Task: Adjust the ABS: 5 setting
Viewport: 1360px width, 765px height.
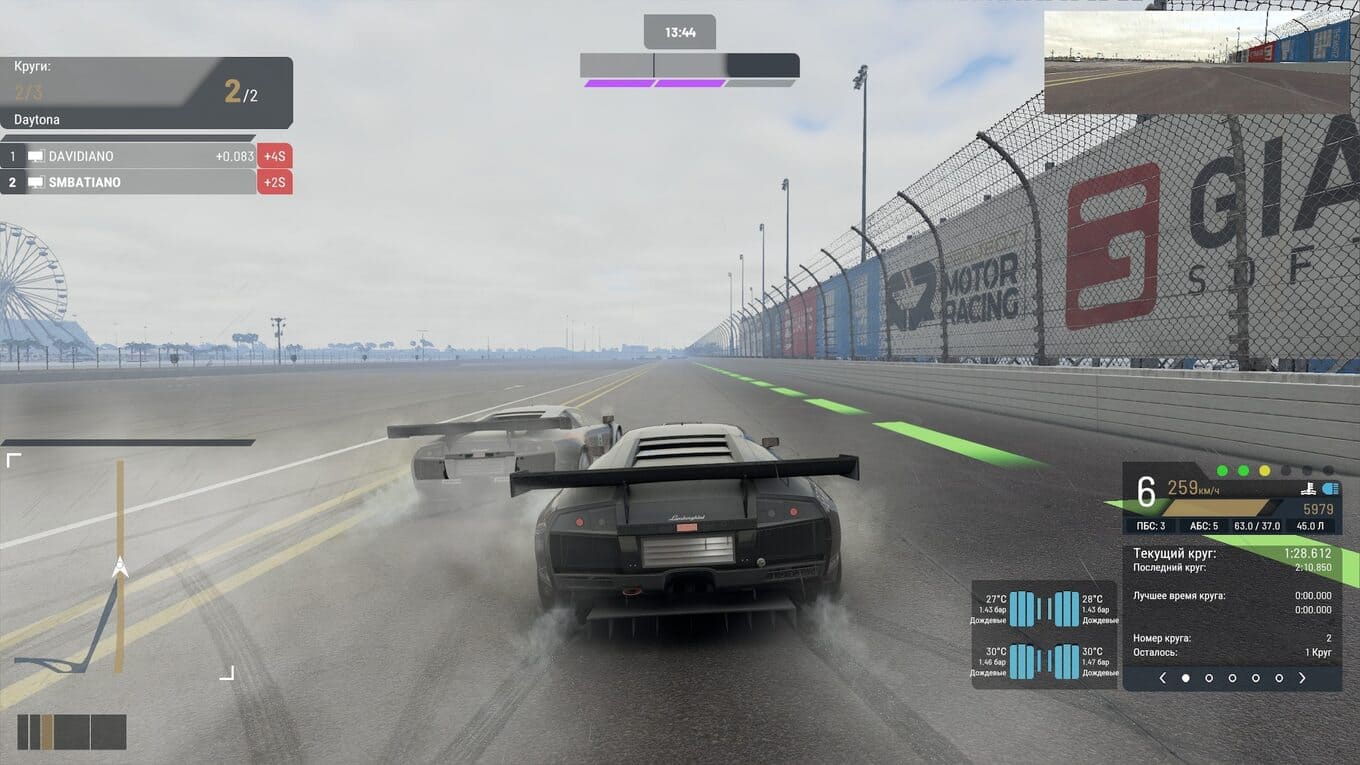Action: [1204, 526]
